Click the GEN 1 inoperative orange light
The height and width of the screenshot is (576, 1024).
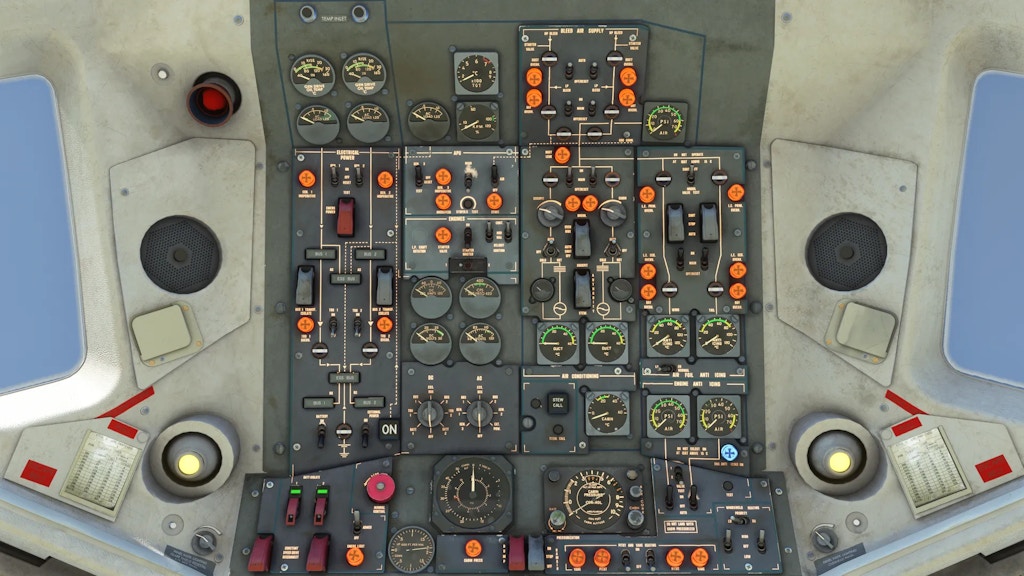point(307,179)
